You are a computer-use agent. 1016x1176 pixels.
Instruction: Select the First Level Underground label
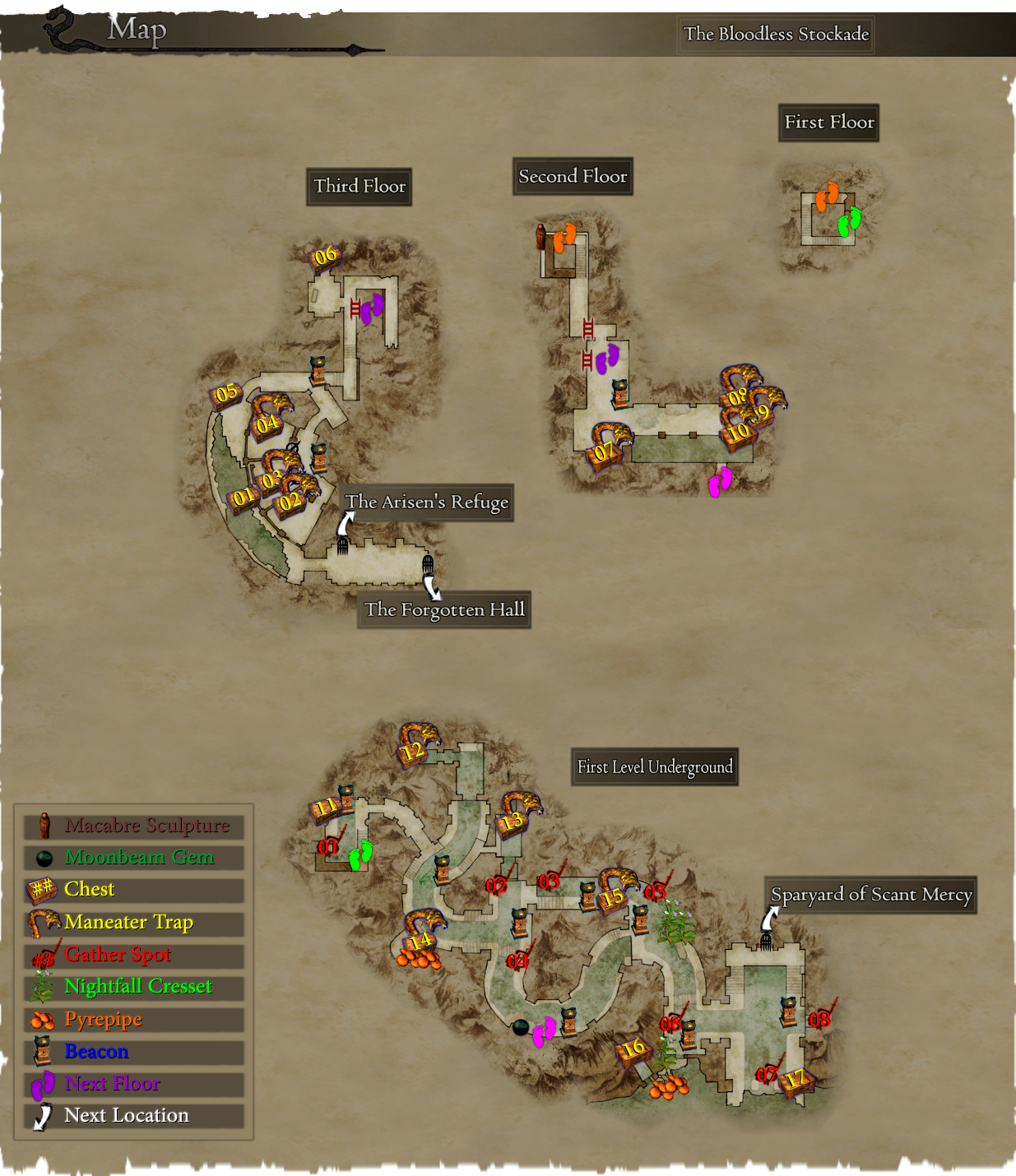[655, 767]
